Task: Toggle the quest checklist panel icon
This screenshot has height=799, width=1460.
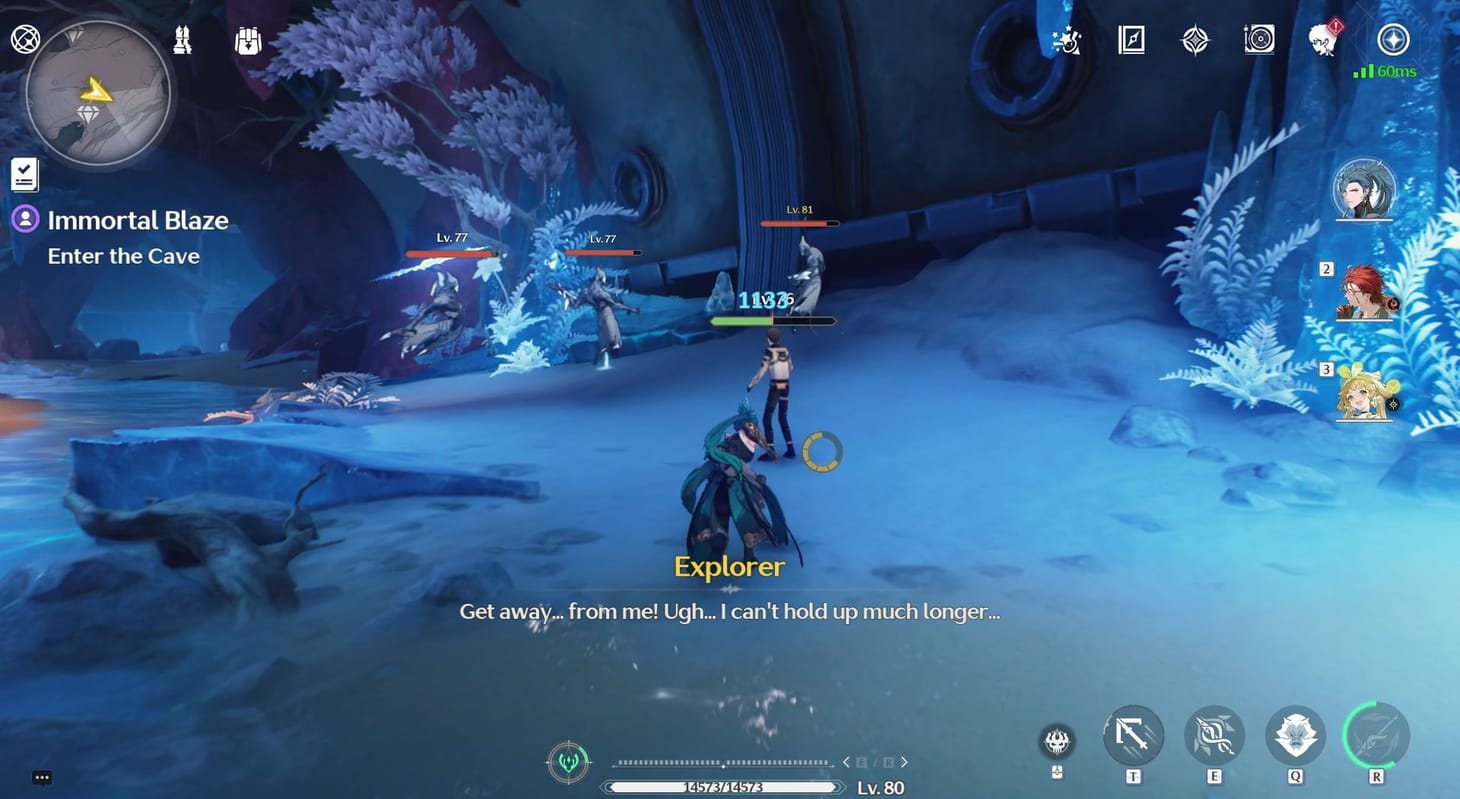Action: (23, 172)
